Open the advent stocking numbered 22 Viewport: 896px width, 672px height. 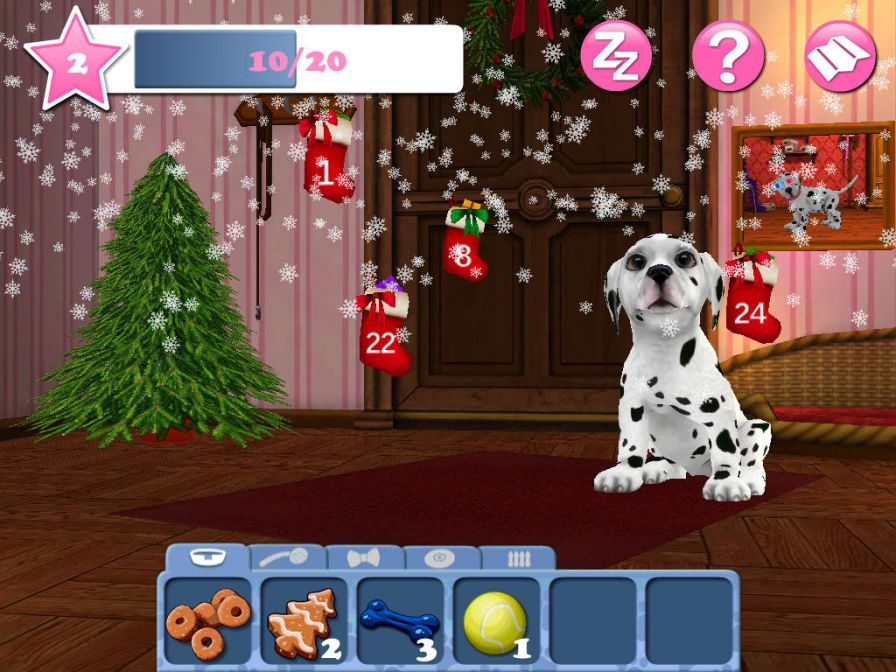click(x=382, y=332)
